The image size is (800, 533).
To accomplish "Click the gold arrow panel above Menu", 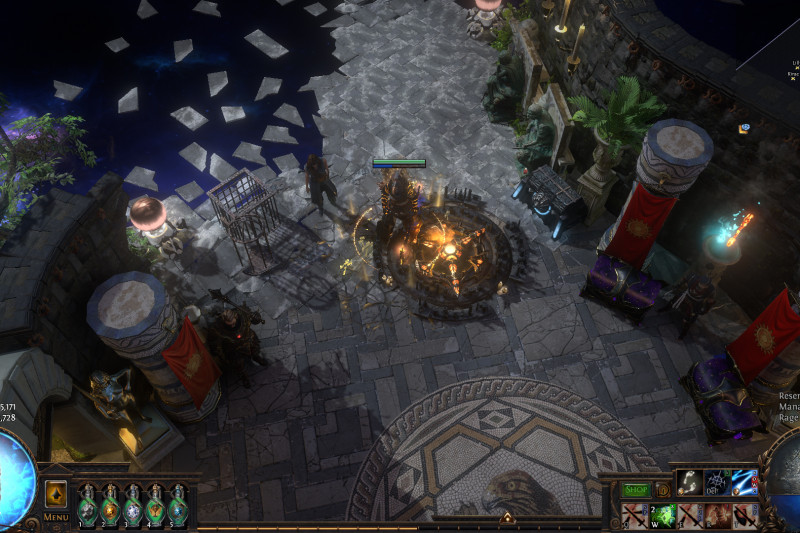I will 56,494.
